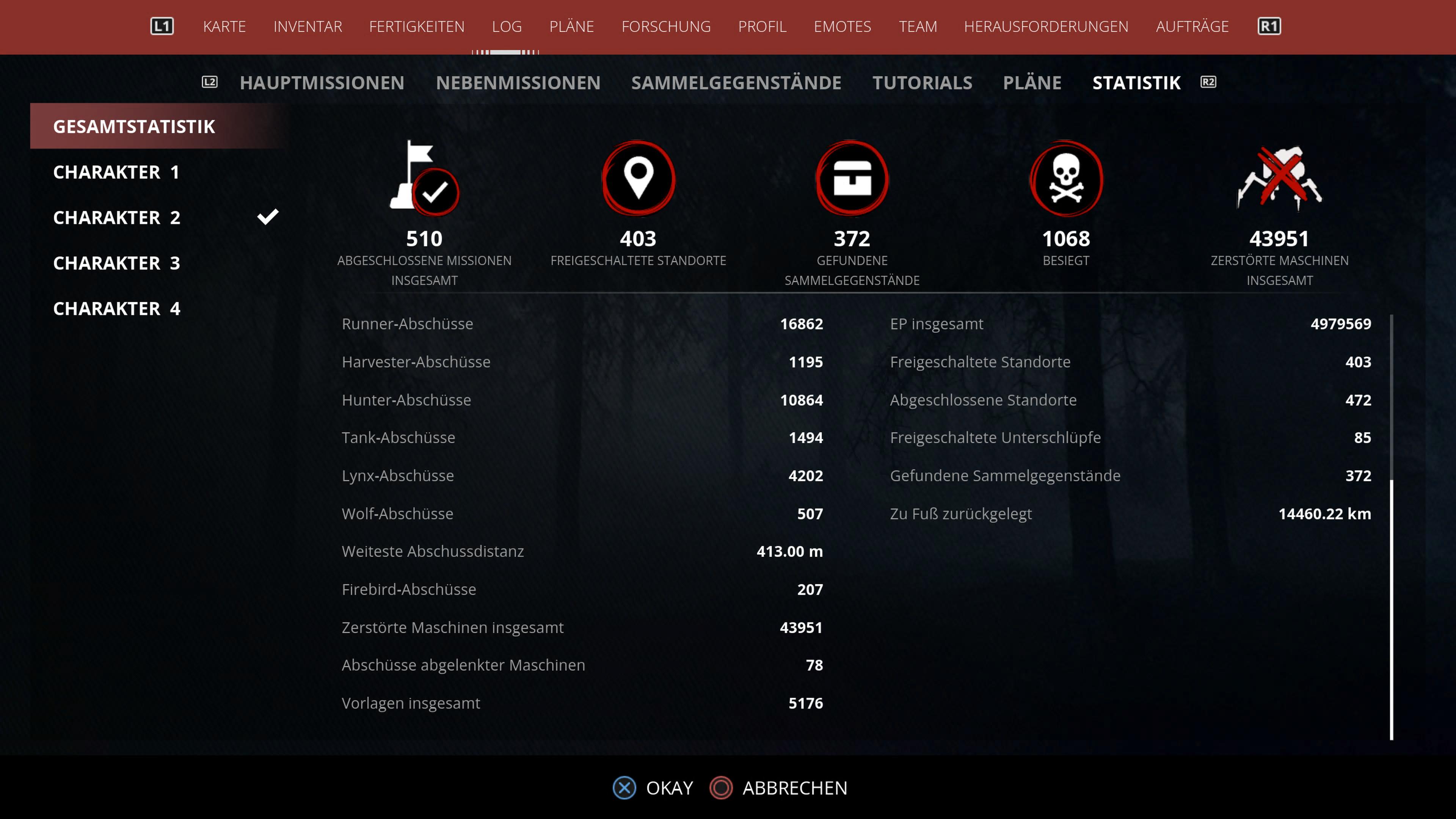The image size is (1456, 819).
Task: Go to the Fertigkeiten tab
Action: point(417,27)
